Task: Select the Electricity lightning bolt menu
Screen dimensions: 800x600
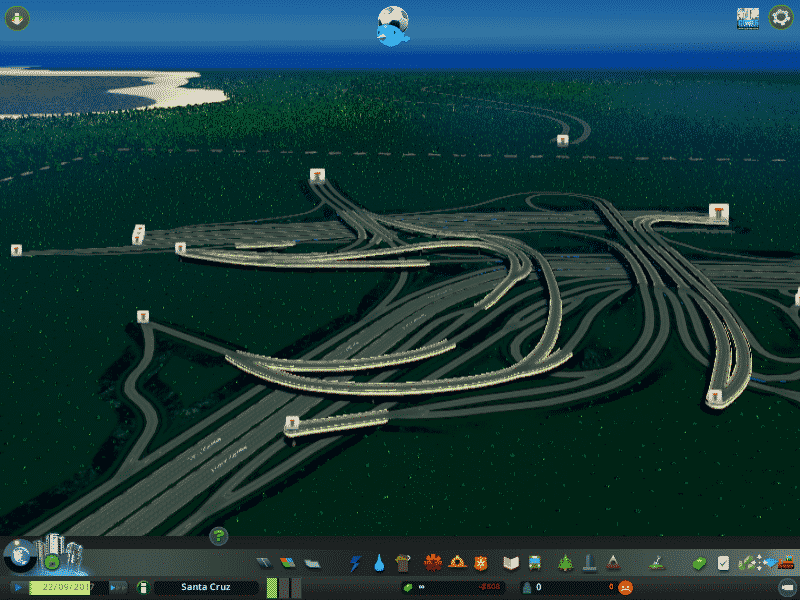Action: click(356, 563)
